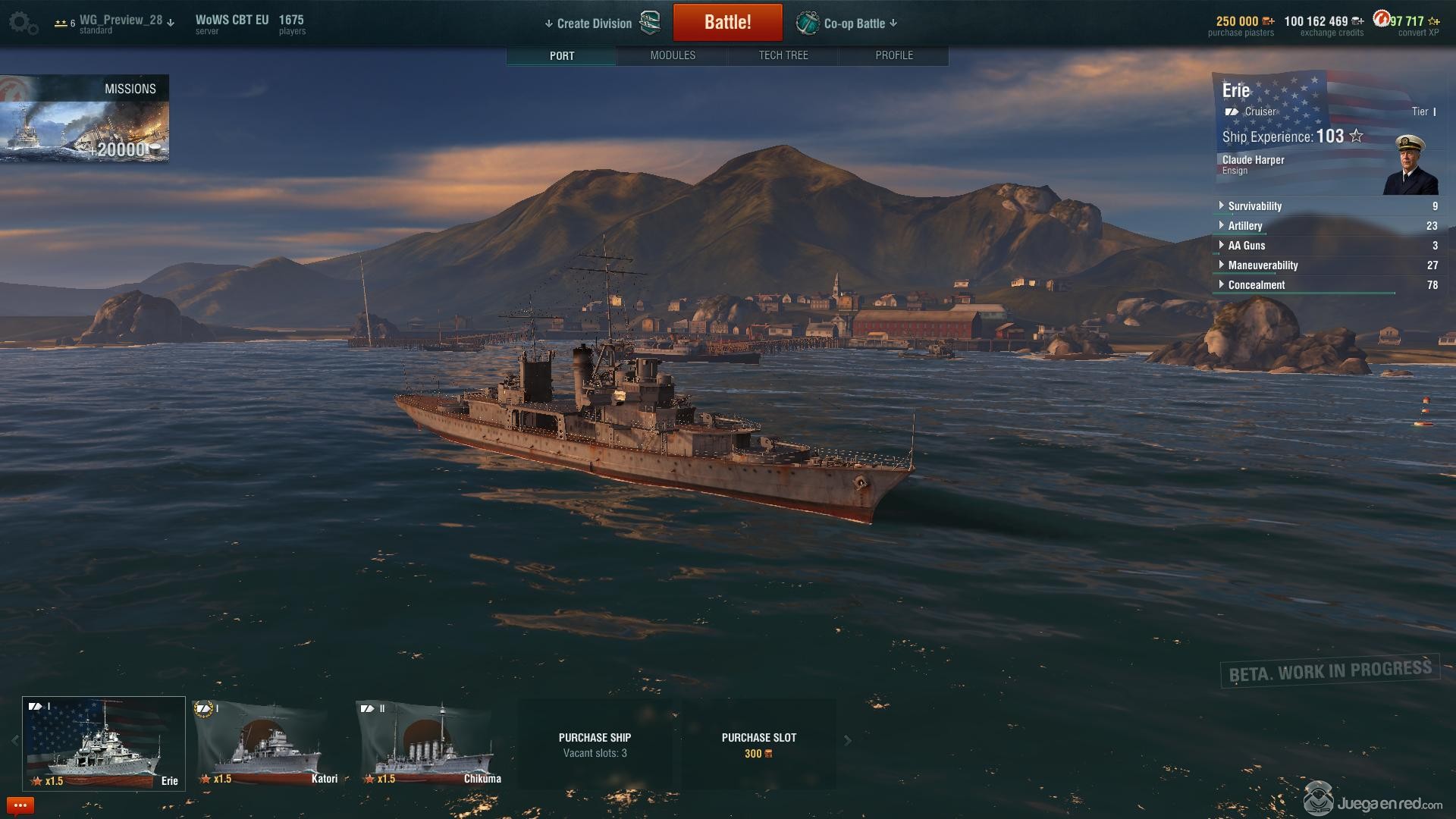The width and height of the screenshot is (1456, 819).
Task: Expand the Survivability stats
Action: pyautogui.click(x=1254, y=206)
